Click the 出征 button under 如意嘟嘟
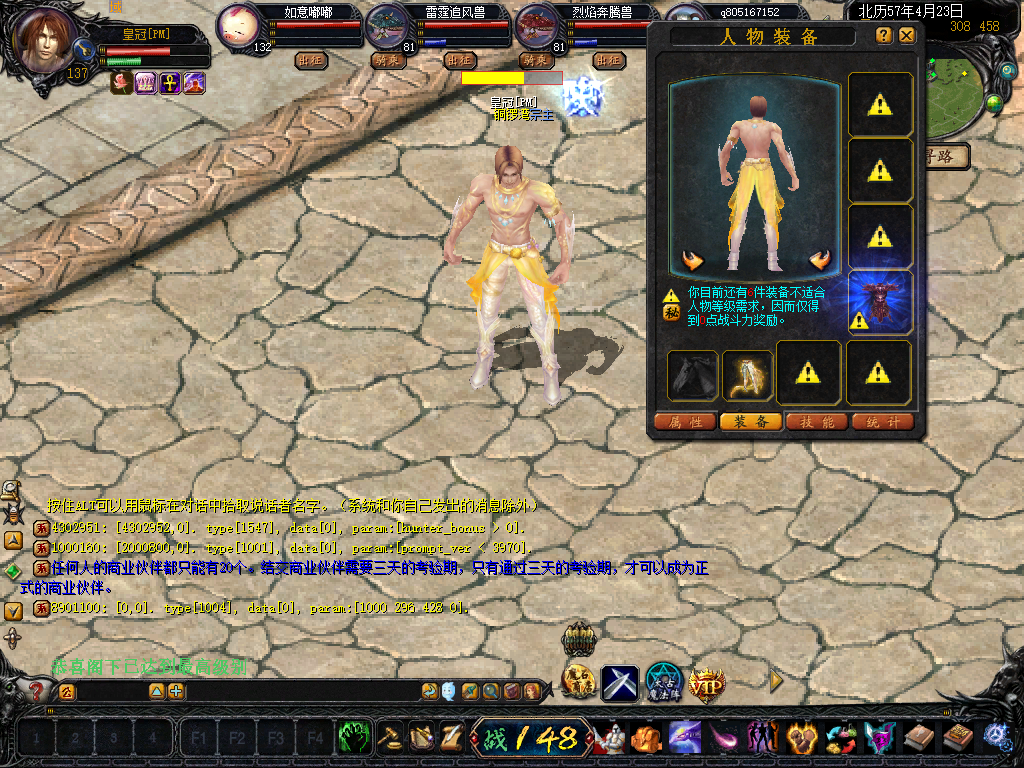 [312, 60]
